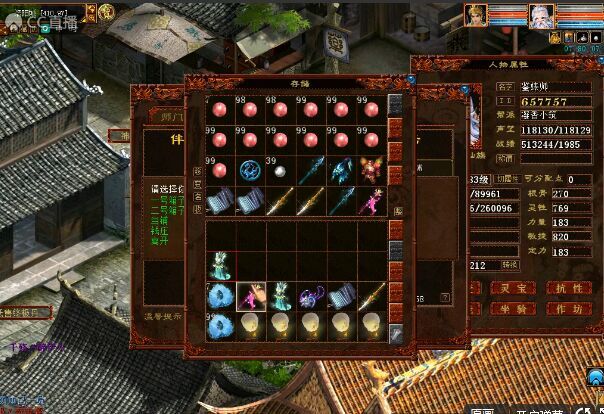Select the orange winged creature item
Screen dimensions: 604x414
[371, 171]
